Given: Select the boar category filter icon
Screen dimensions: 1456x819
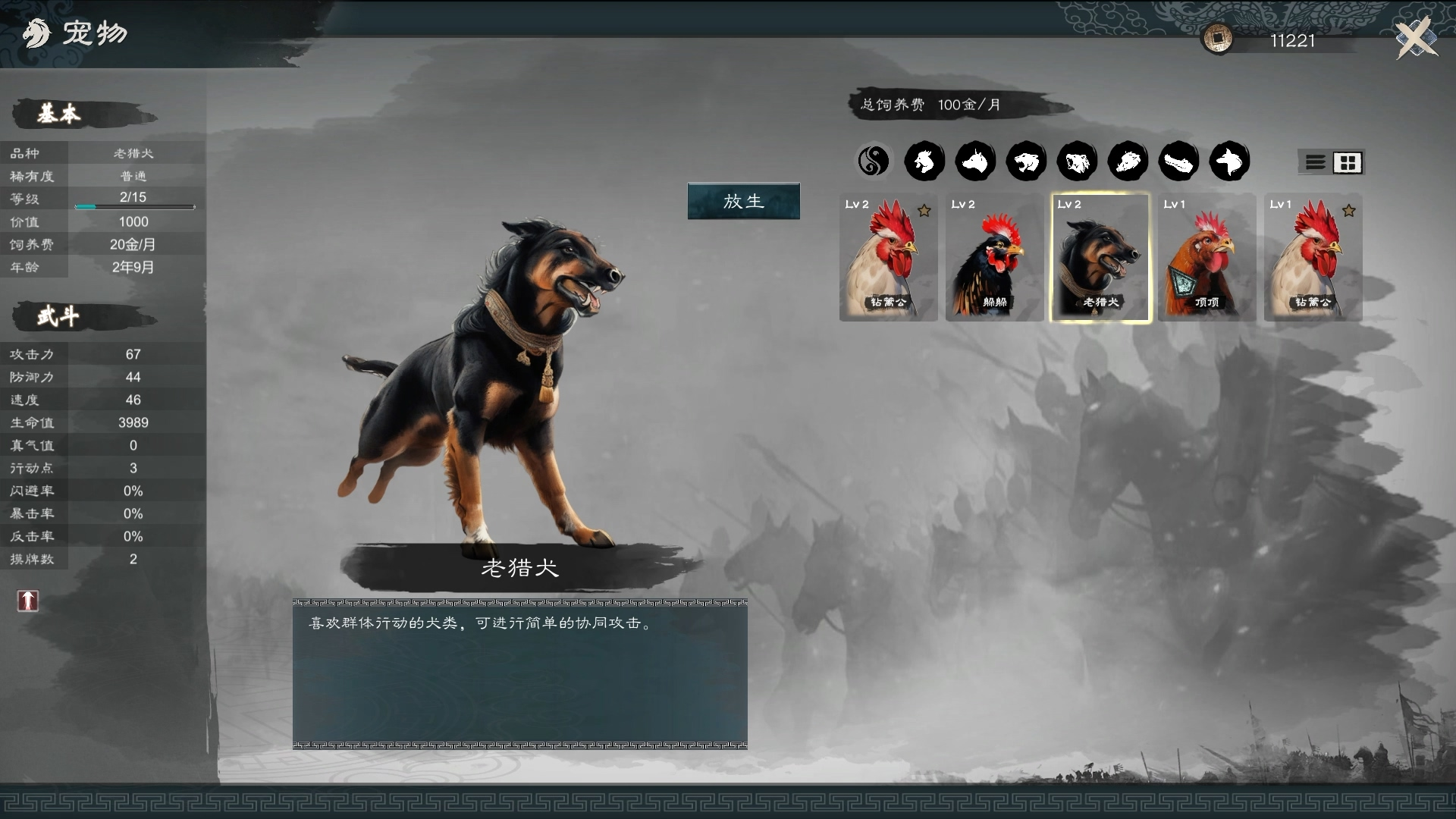Looking at the screenshot, I should (1128, 161).
